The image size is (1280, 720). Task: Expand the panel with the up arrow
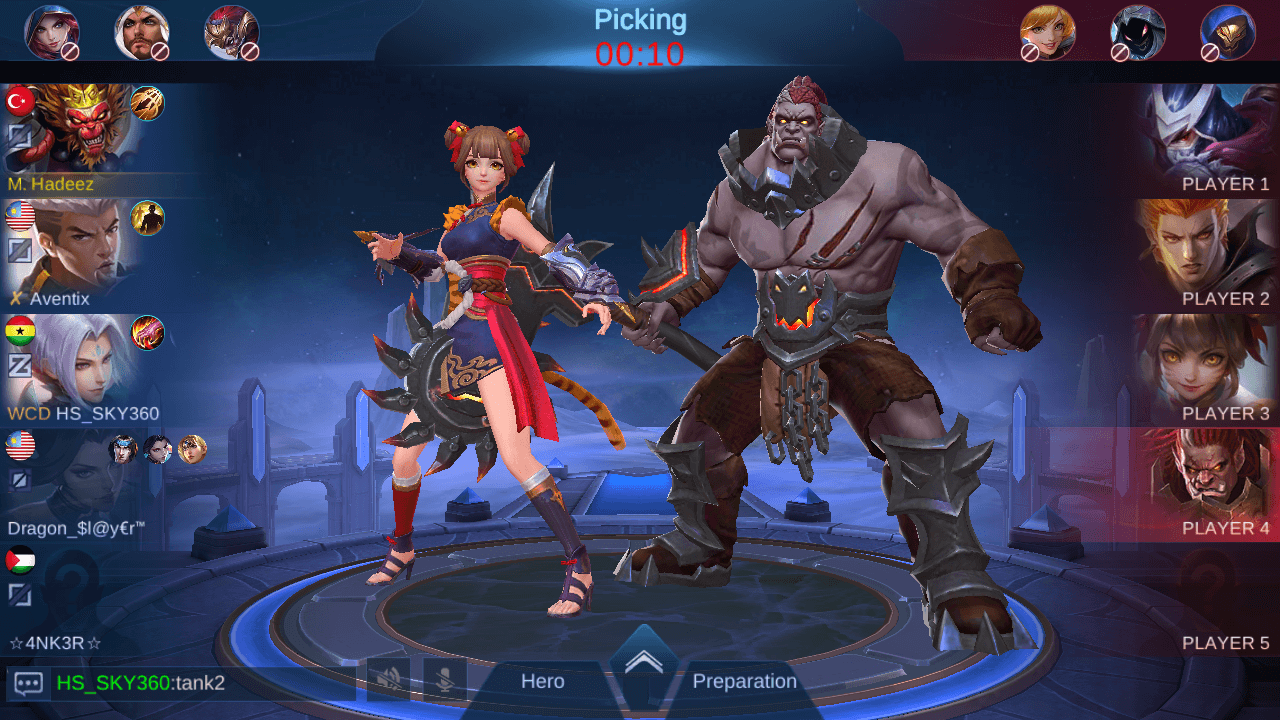click(644, 661)
